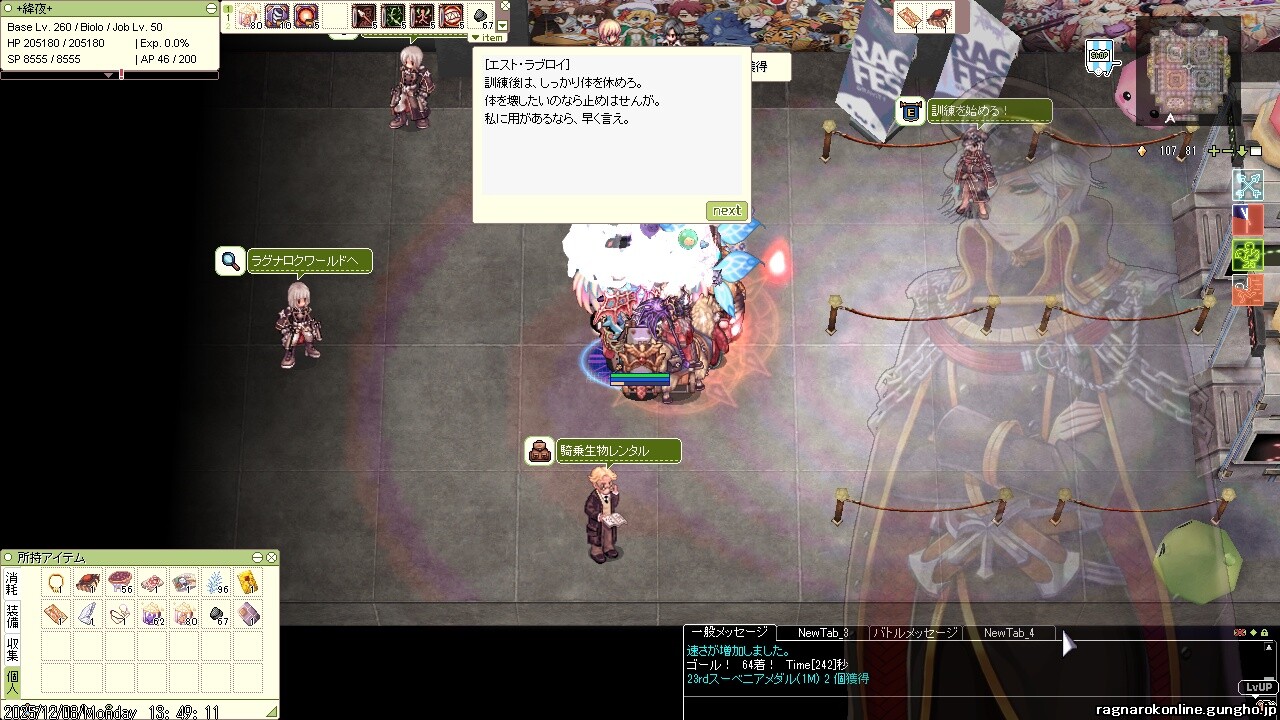
Task: Close the skill hotbar
Action: pyautogui.click(x=505, y=5)
